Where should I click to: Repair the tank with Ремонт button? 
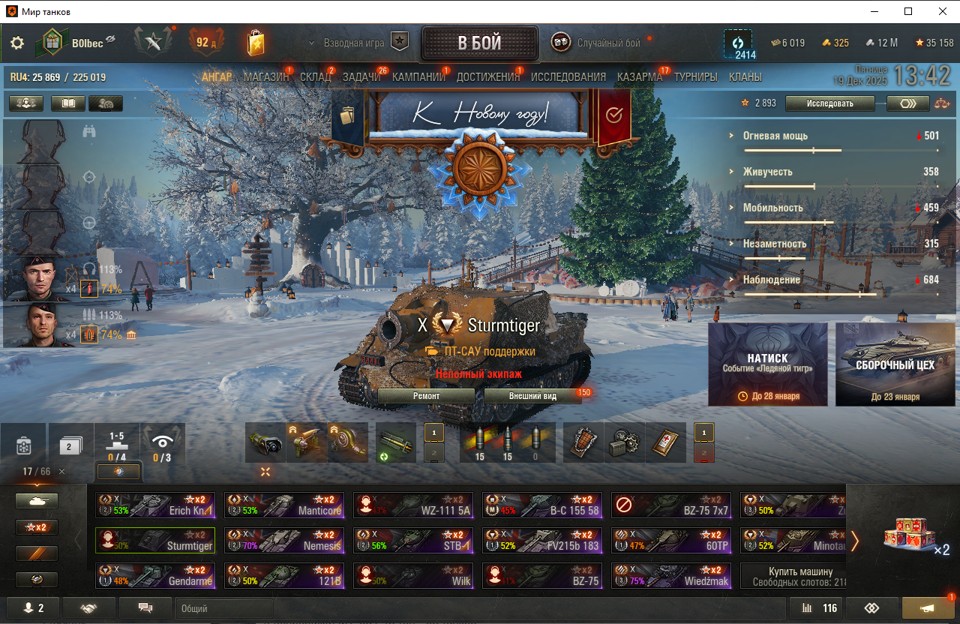coord(425,395)
